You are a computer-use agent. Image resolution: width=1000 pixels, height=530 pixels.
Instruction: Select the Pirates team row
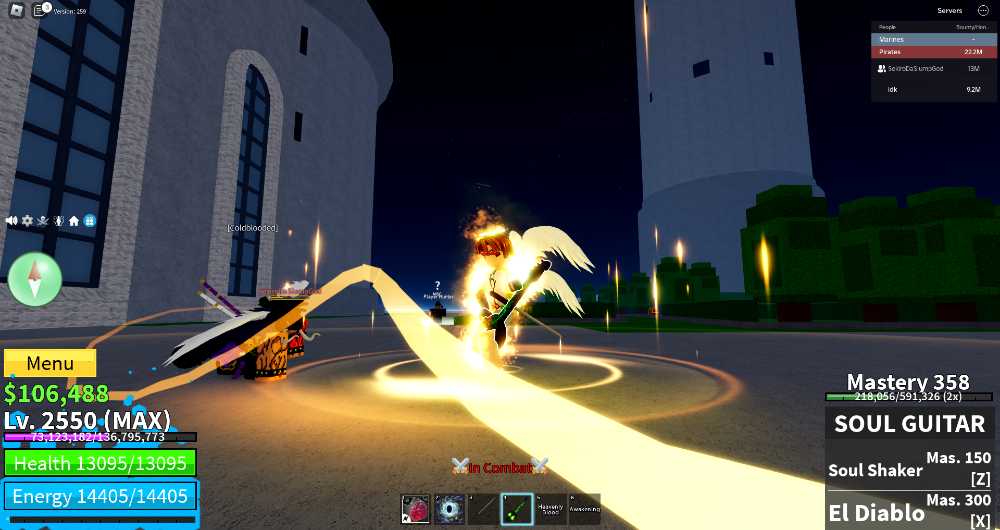932,52
